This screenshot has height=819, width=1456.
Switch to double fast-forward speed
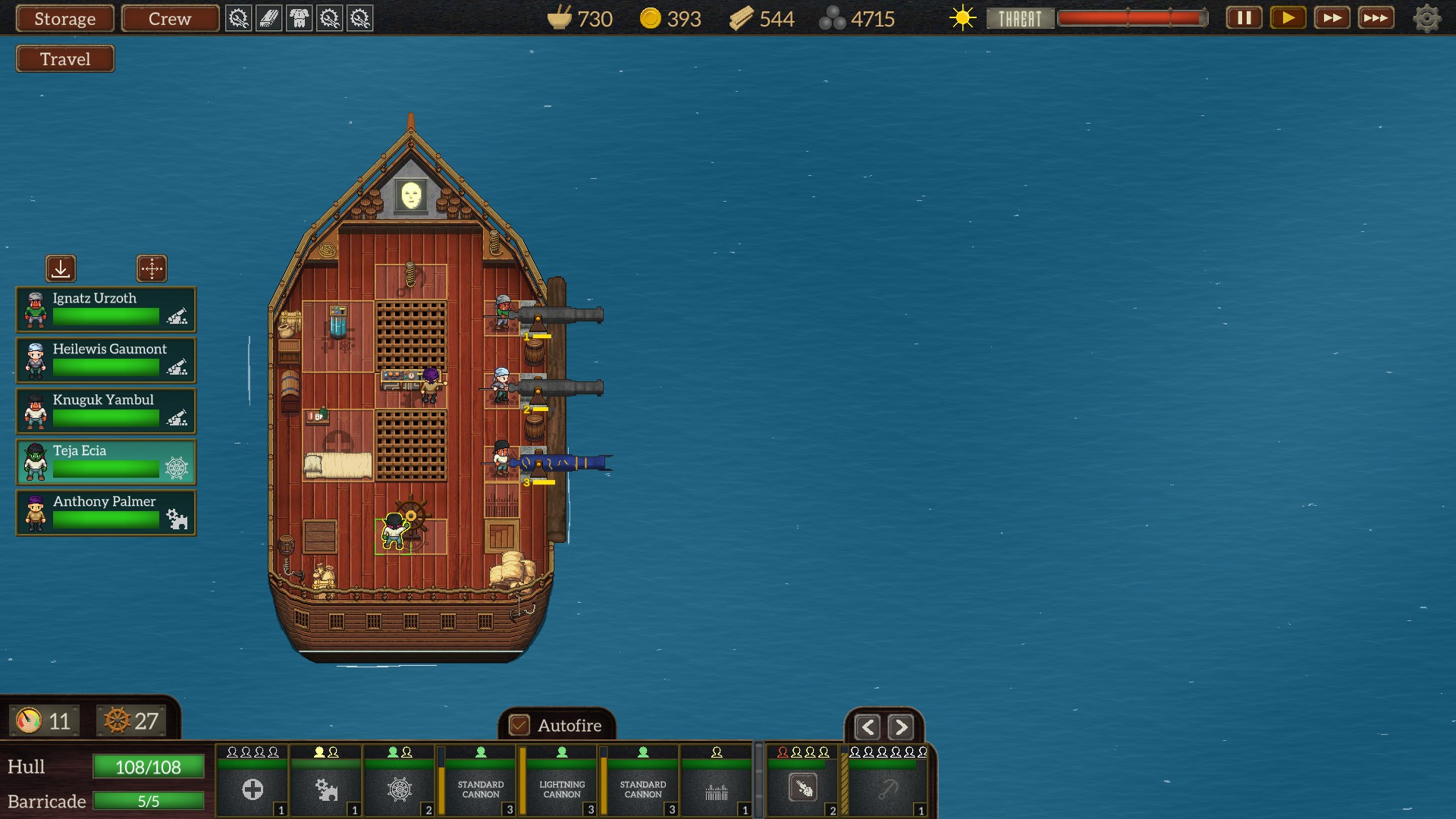click(x=1332, y=17)
